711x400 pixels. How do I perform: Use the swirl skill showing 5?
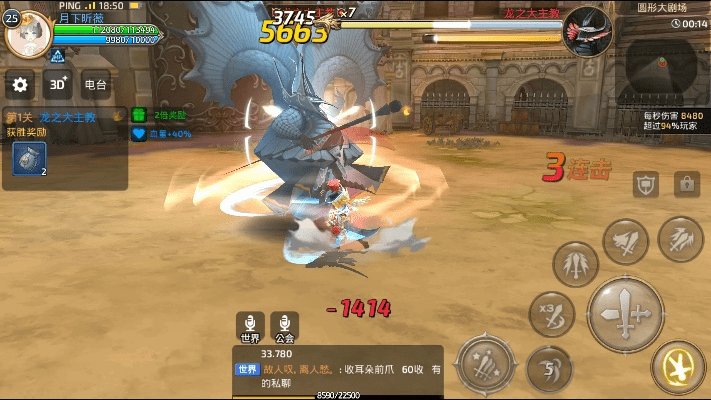[x=549, y=367]
